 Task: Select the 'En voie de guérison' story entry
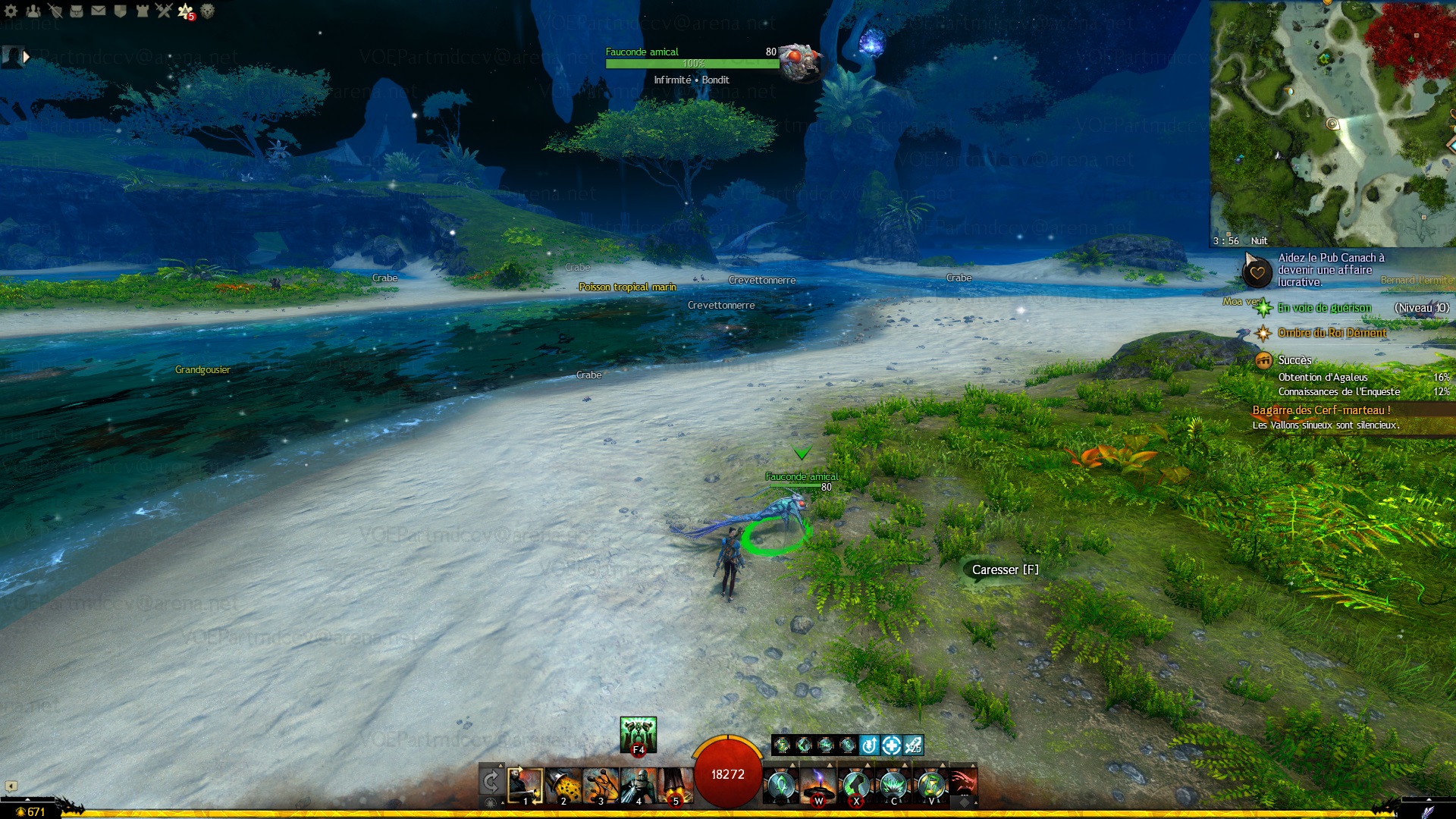(1324, 308)
